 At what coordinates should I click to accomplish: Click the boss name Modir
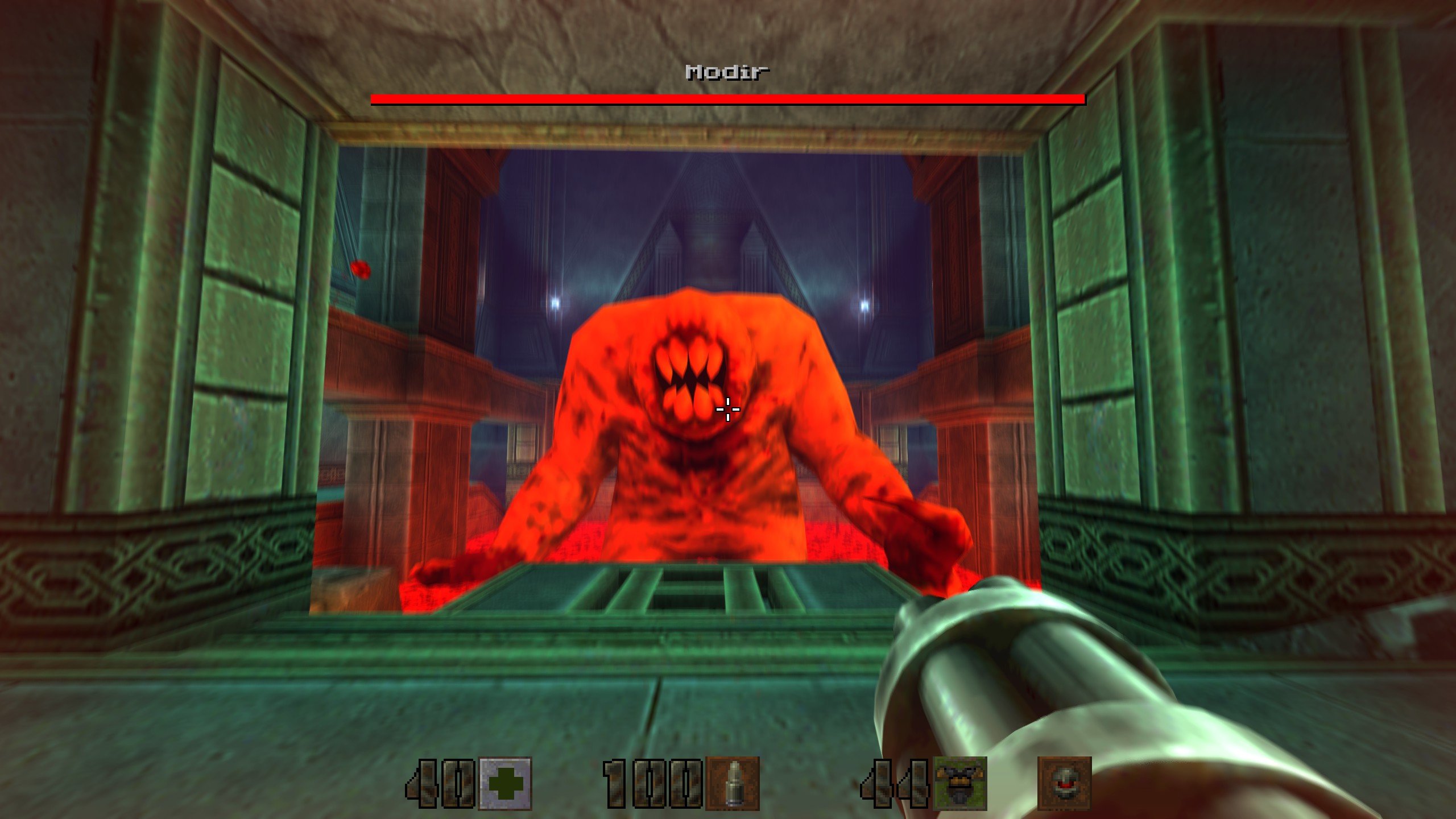[726, 72]
